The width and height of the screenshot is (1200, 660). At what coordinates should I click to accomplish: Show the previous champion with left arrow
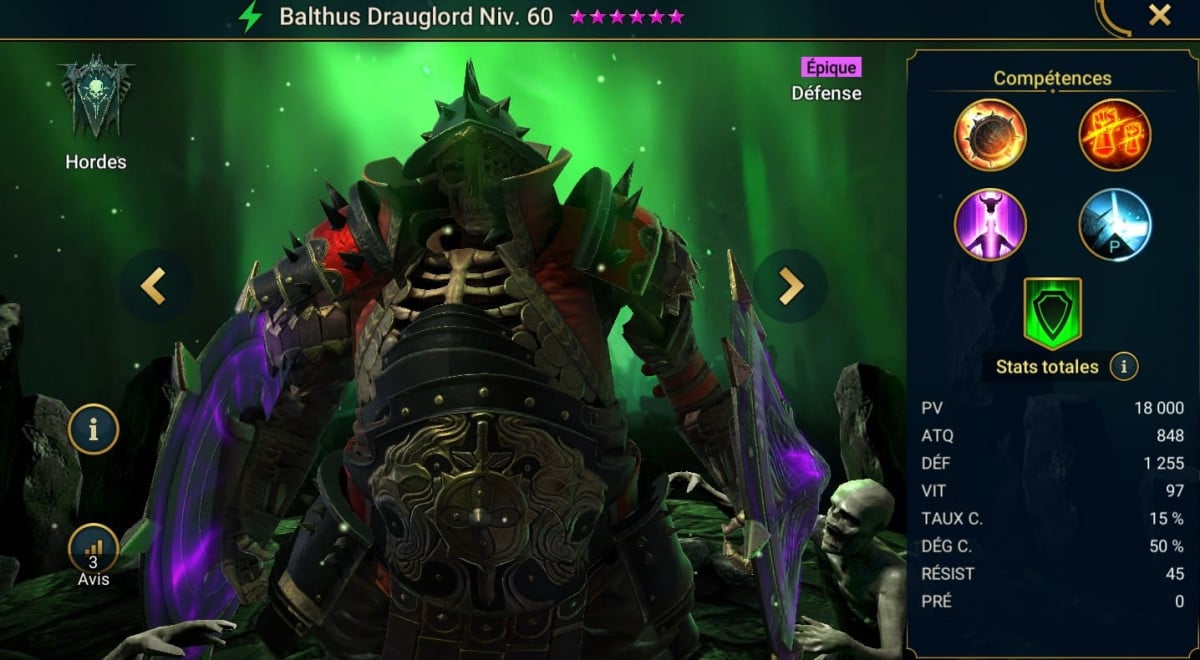tap(153, 286)
